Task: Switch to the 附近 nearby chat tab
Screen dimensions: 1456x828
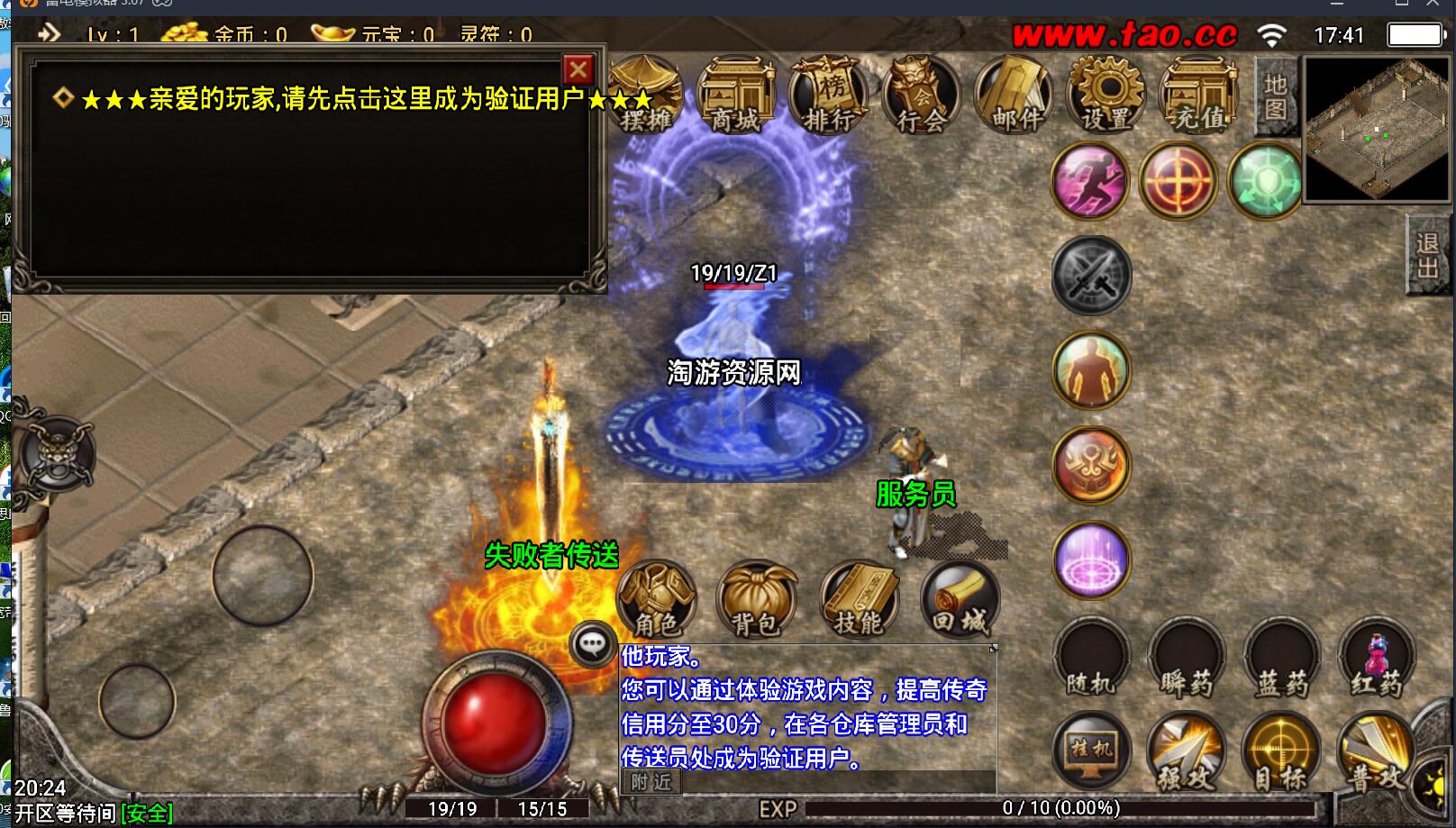Action: 651,782
